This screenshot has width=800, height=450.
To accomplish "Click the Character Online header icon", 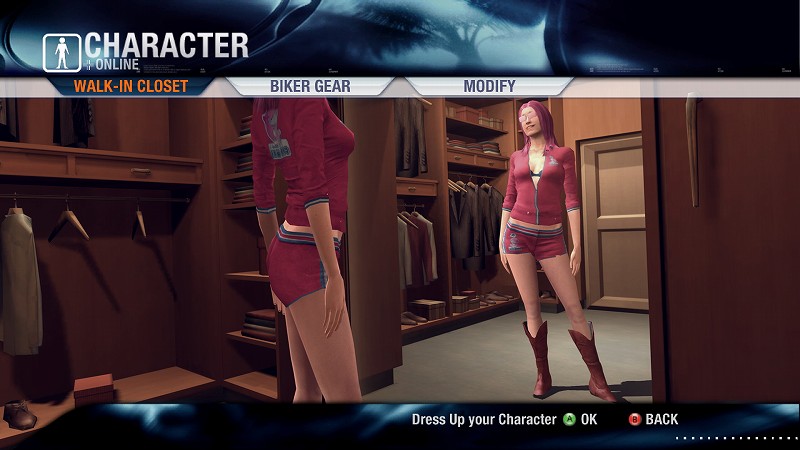I will (x=62, y=51).
